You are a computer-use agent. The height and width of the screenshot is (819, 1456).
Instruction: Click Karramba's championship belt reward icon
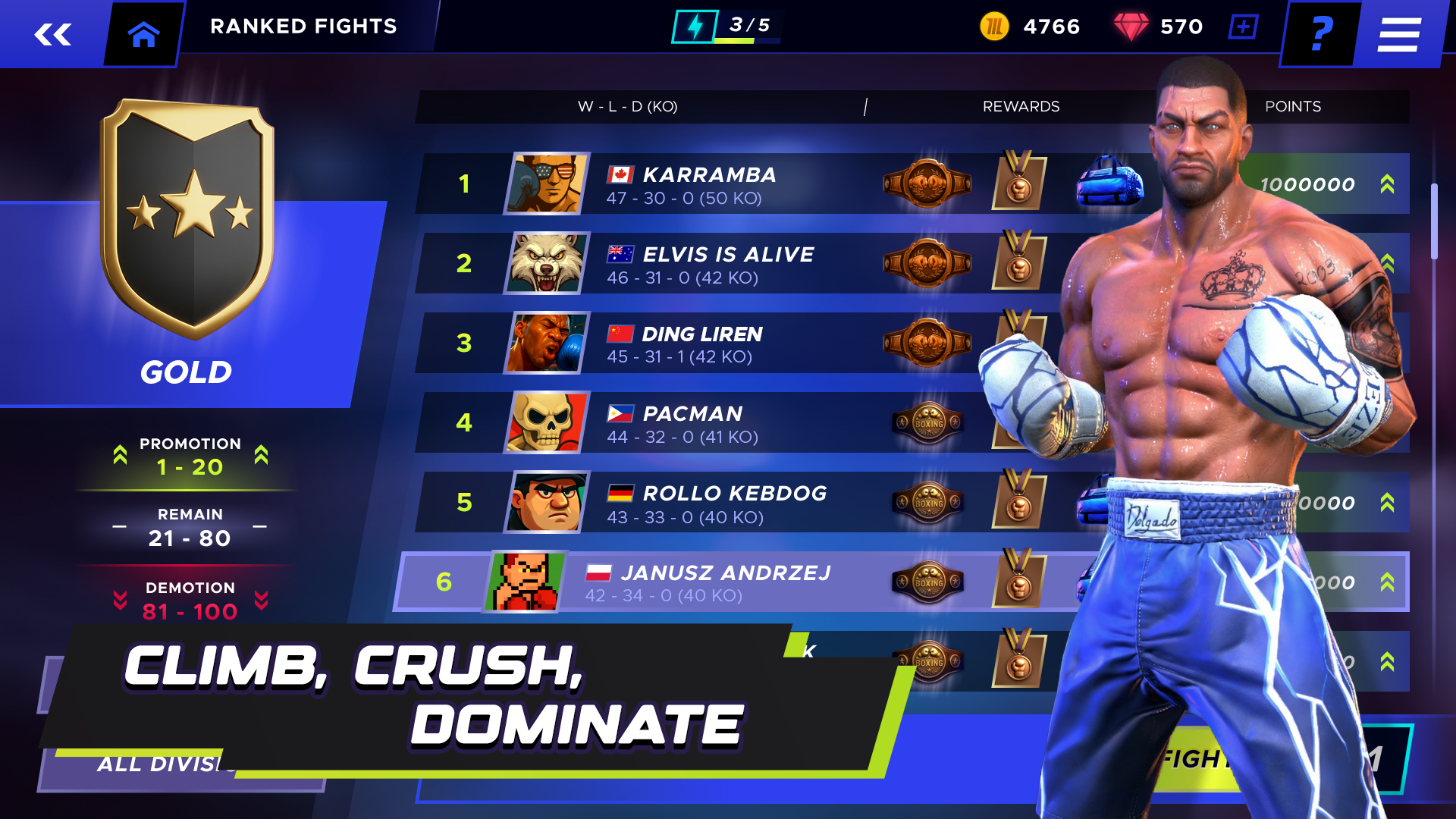click(x=927, y=183)
